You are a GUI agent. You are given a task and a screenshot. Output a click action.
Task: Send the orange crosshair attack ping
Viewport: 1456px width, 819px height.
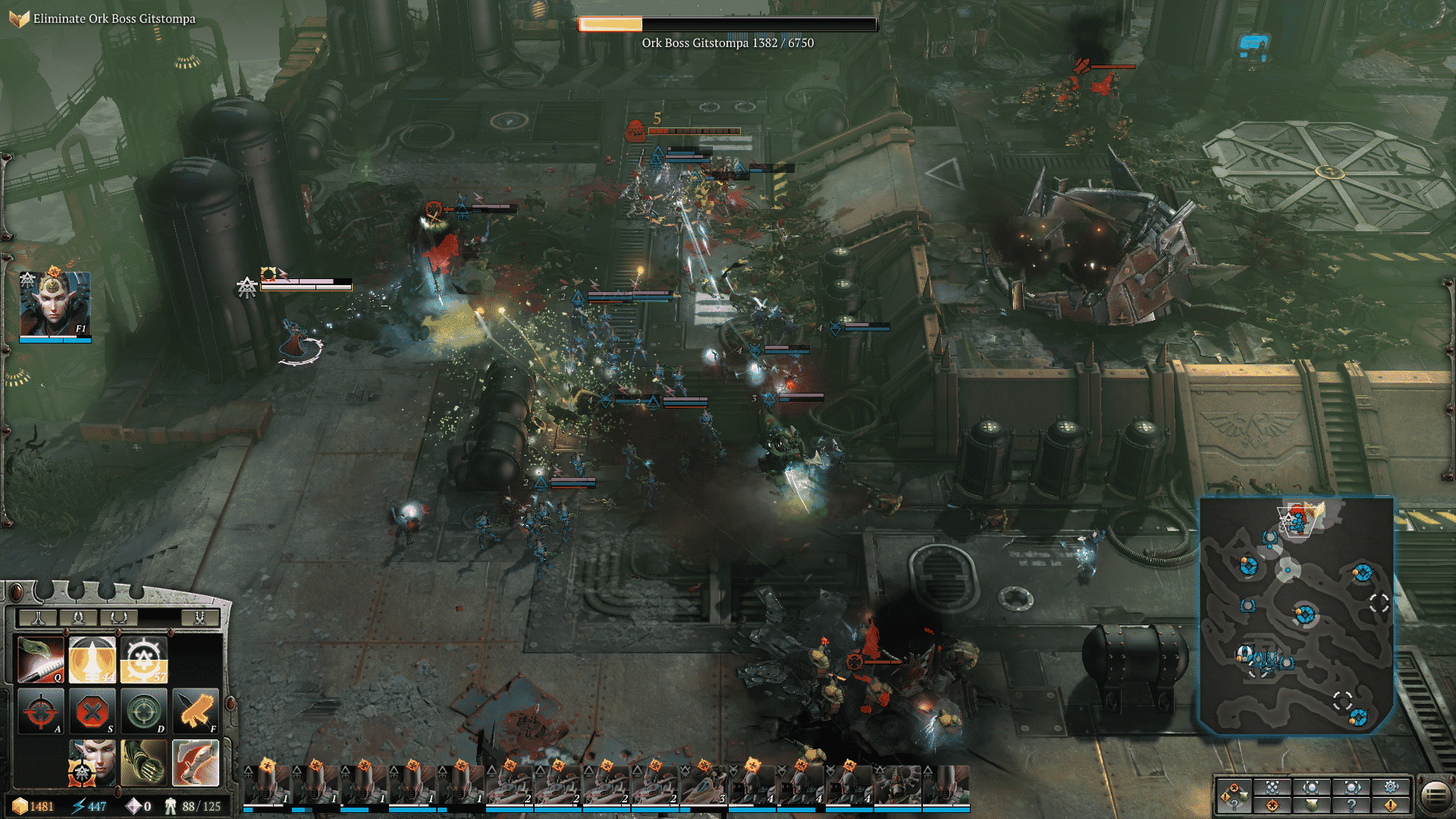pyautogui.click(x=1272, y=805)
